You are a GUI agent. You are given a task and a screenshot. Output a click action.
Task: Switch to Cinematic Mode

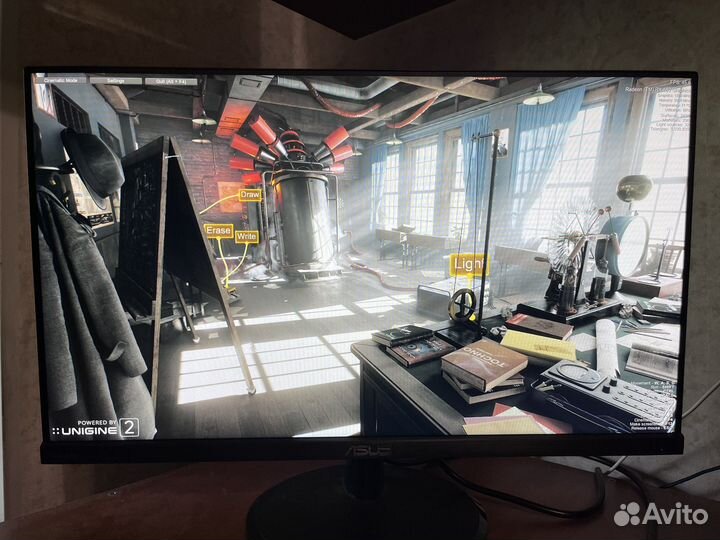62,80
